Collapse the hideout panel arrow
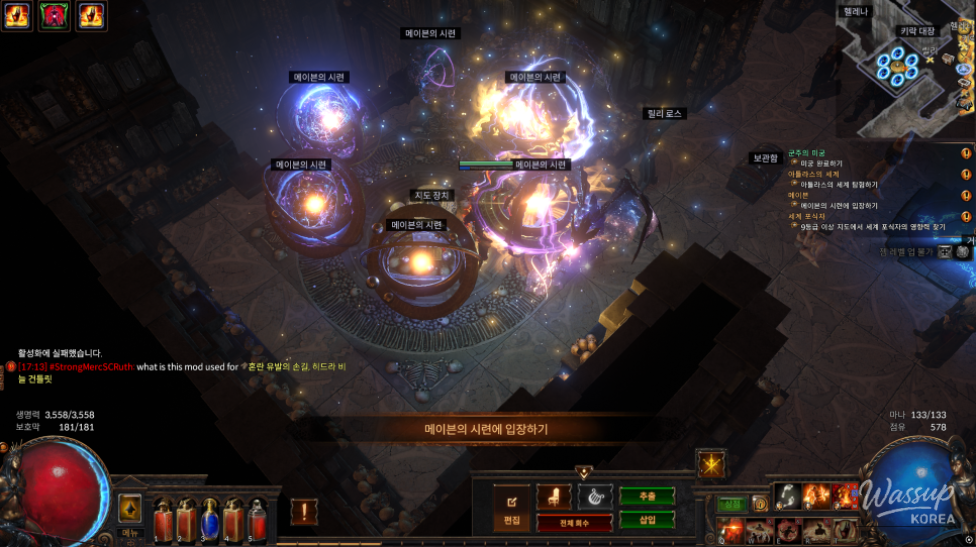Viewport: 976px width, 547px height. tap(584, 471)
